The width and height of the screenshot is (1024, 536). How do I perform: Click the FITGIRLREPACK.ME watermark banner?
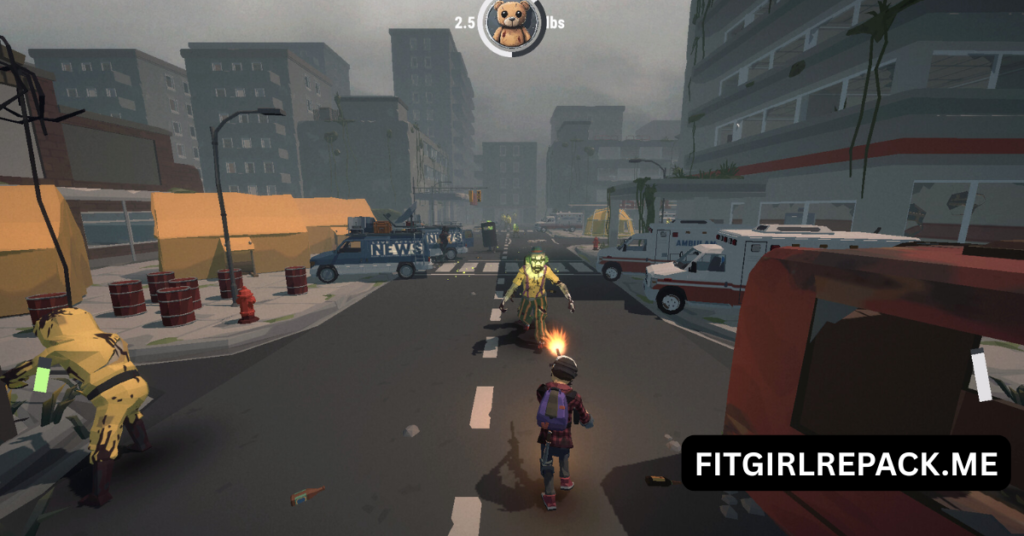click(x=846, y=464)
